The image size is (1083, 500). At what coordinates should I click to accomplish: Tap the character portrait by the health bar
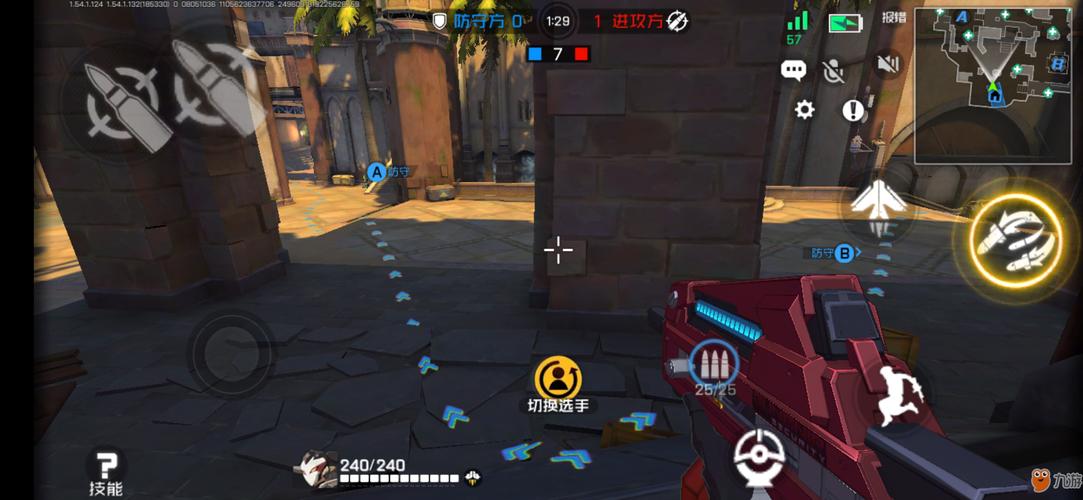316,470
